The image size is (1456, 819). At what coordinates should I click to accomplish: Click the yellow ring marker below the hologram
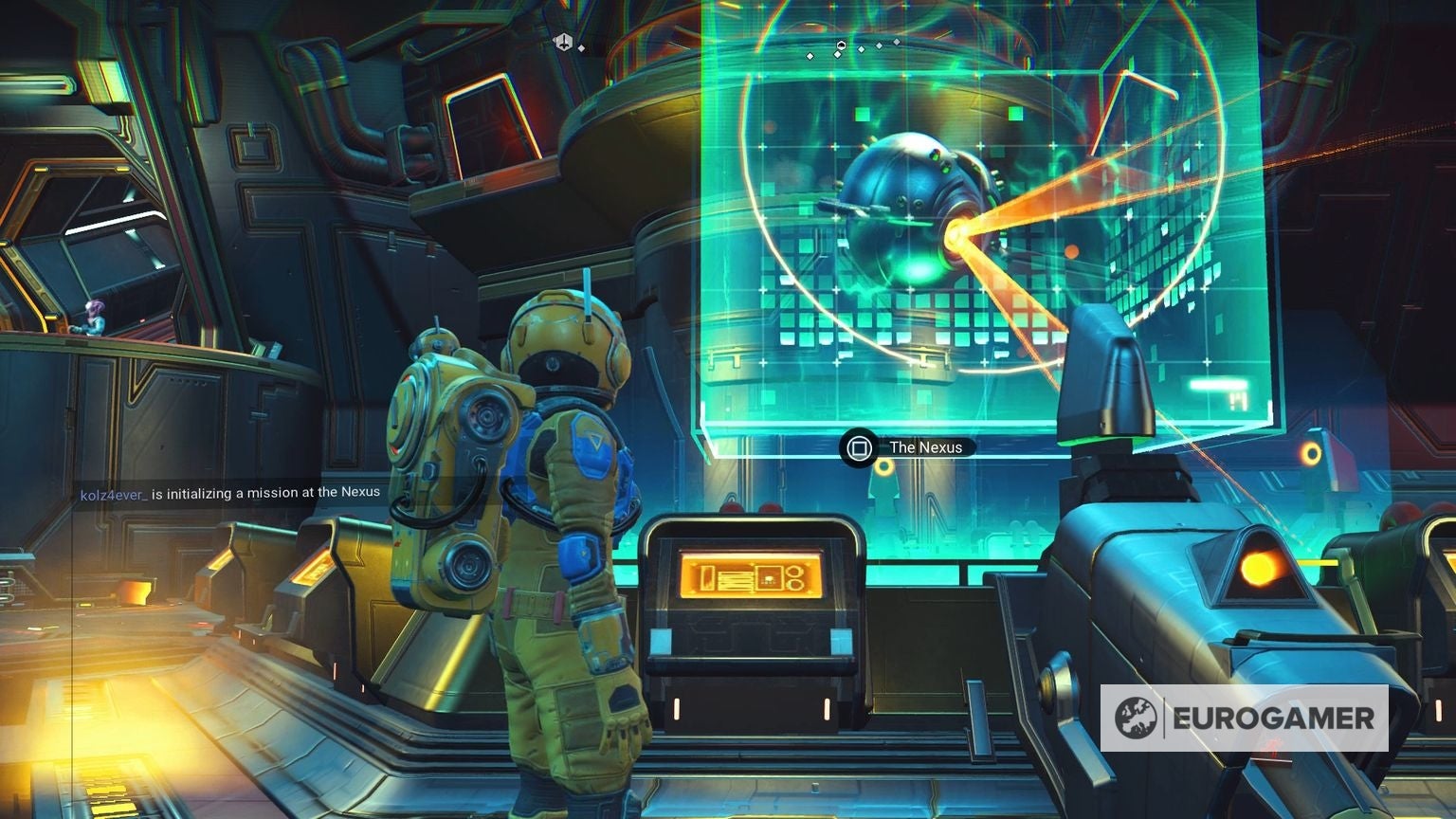[x=883, y=467]
